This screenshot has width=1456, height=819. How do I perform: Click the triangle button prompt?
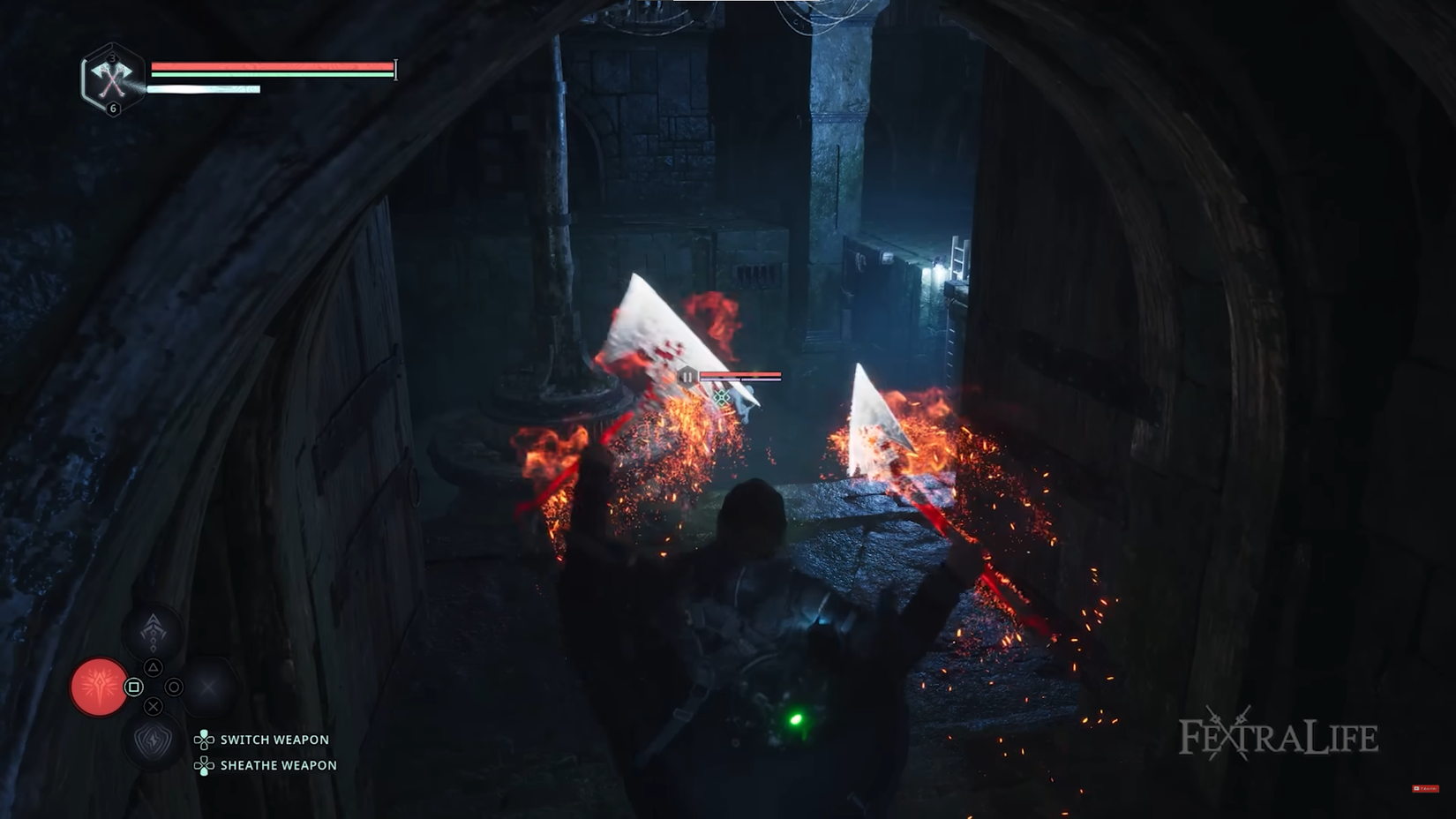click(154, 669)
